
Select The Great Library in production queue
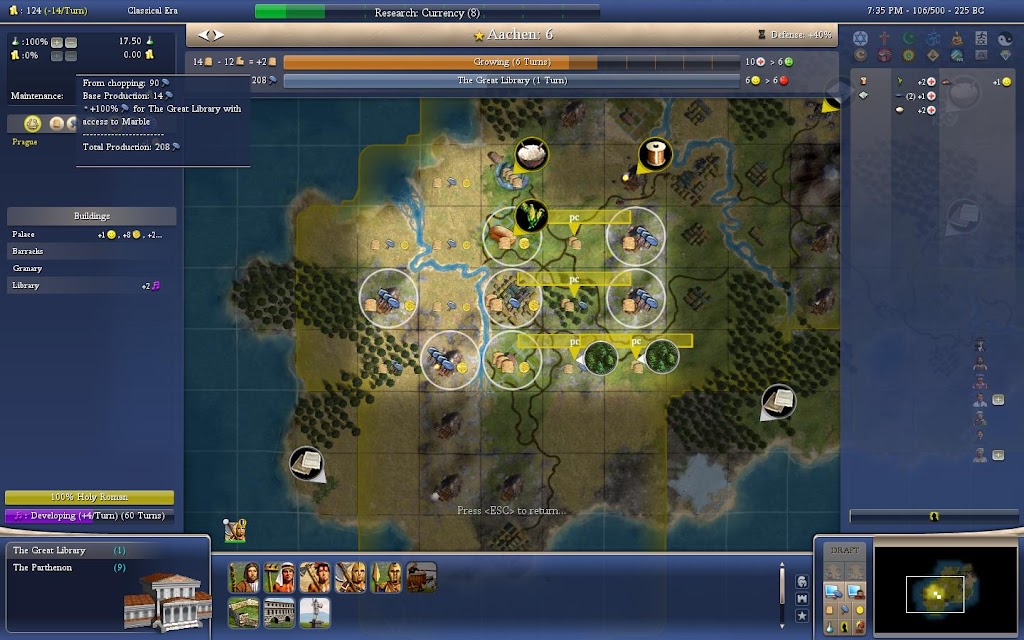pos(50,550)
